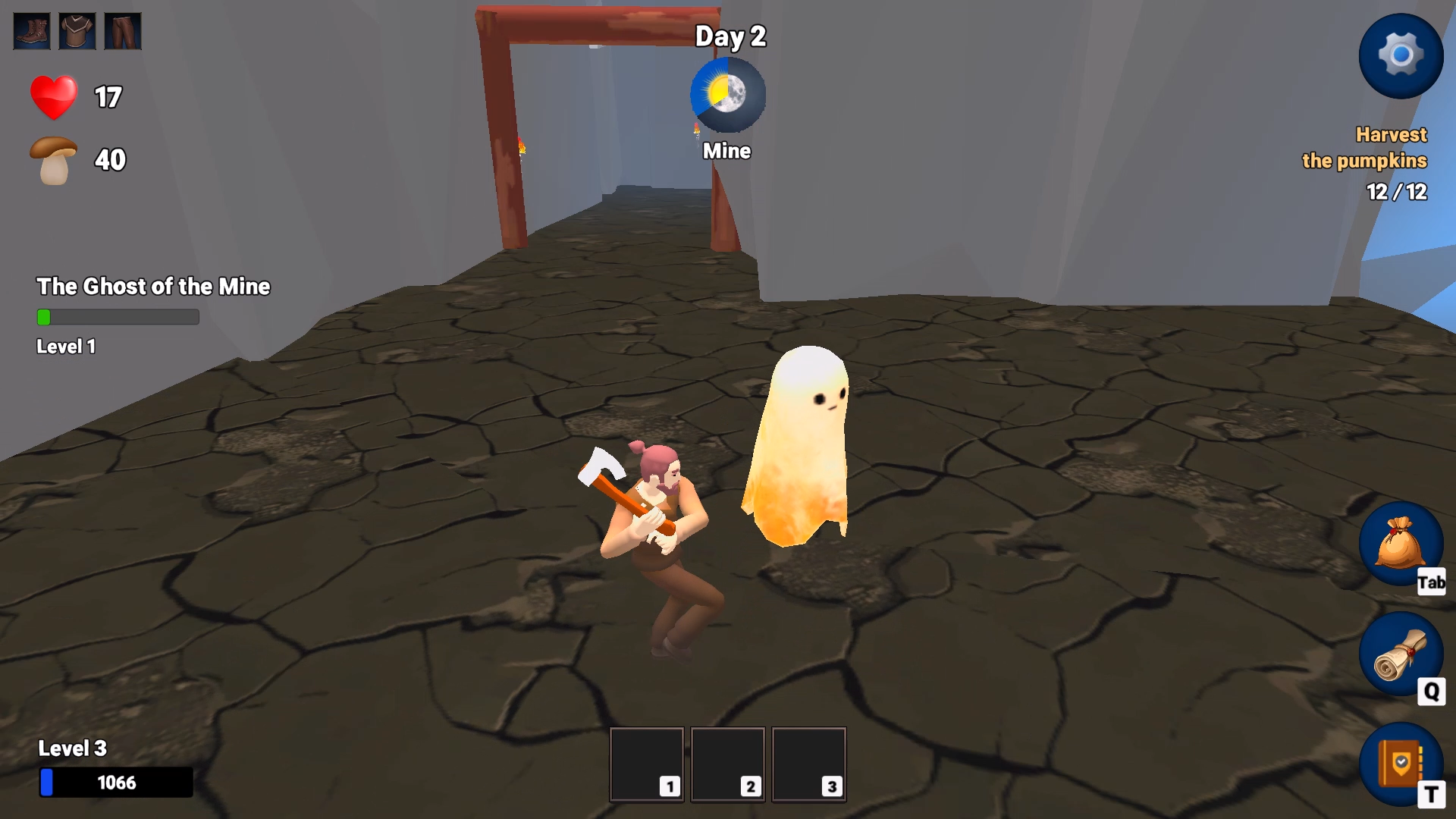Click the Level 3 experience bar

point(115,782)
